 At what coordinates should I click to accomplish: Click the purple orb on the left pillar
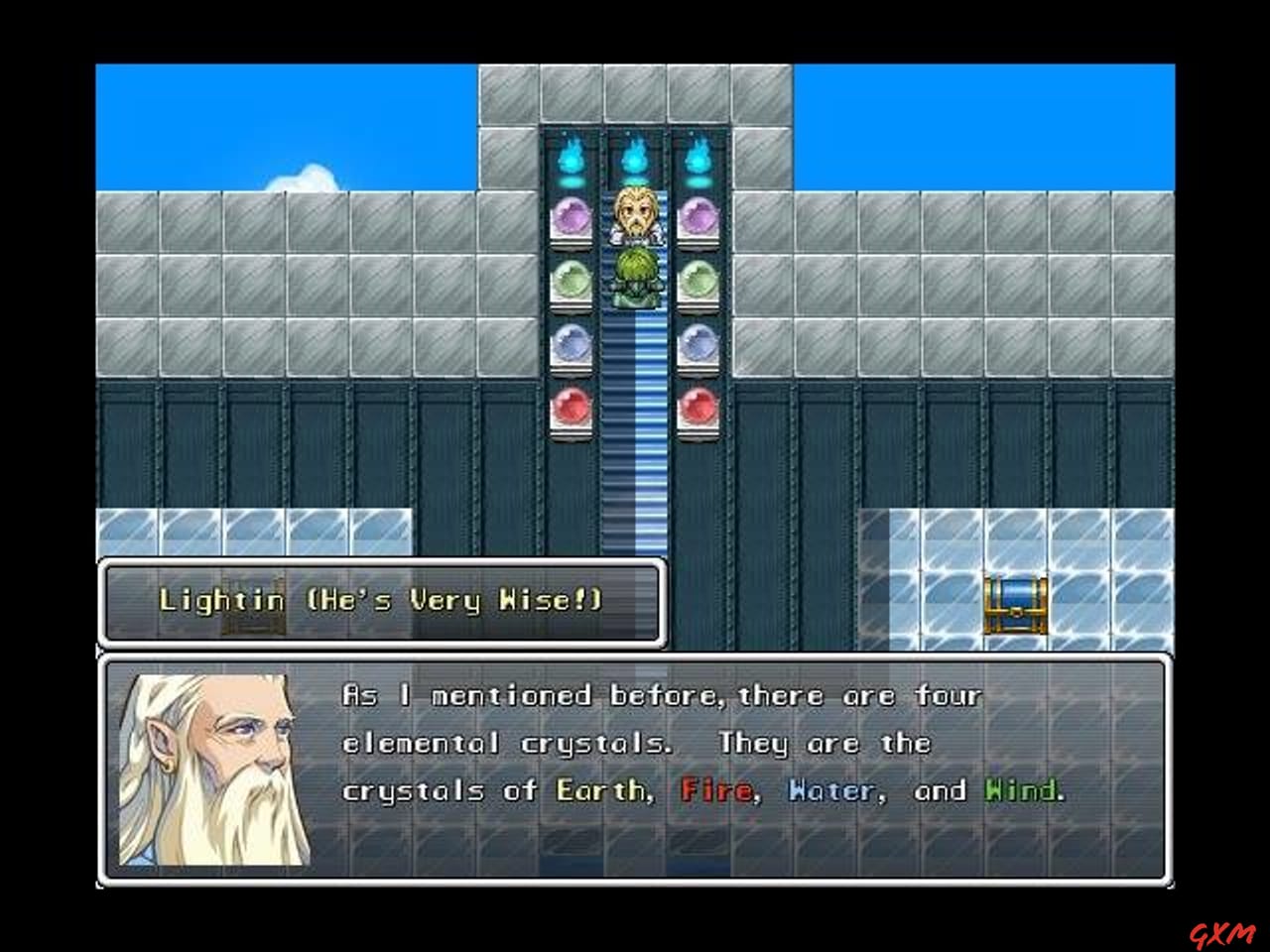pos(570,214)
